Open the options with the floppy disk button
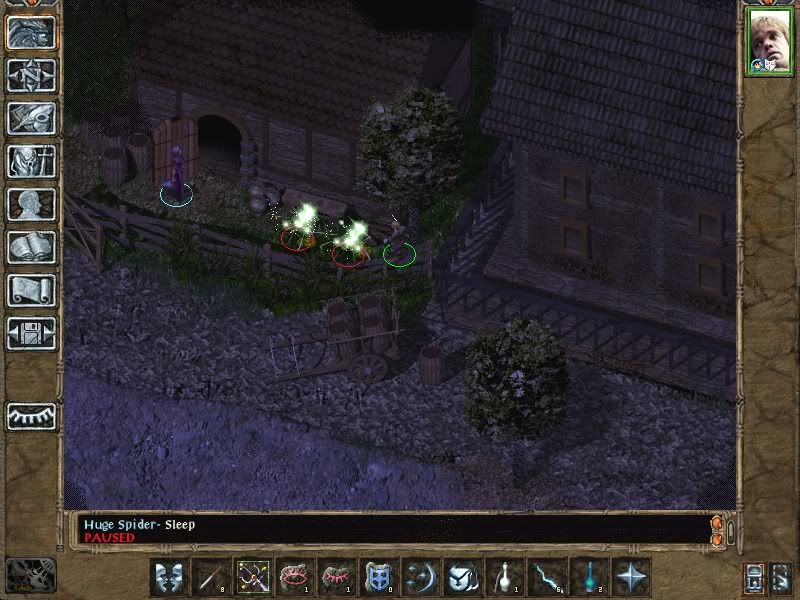Image resolution: width=800 pixels, height=600 pixels. click(31, 333)
